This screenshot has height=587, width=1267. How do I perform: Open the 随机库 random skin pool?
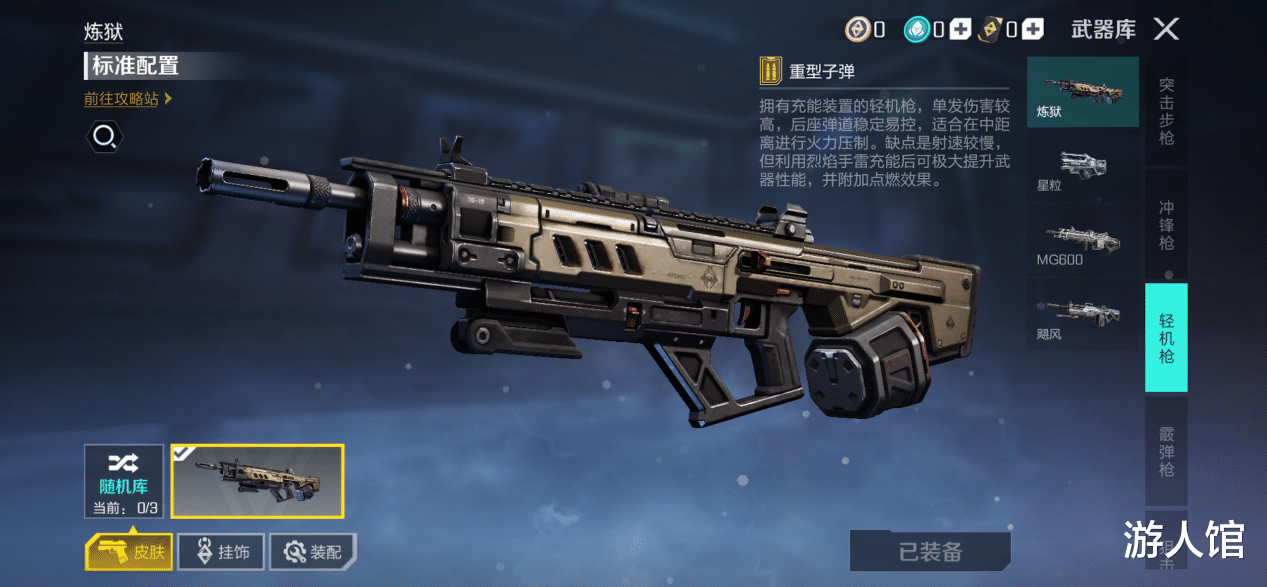click(124, 481)
